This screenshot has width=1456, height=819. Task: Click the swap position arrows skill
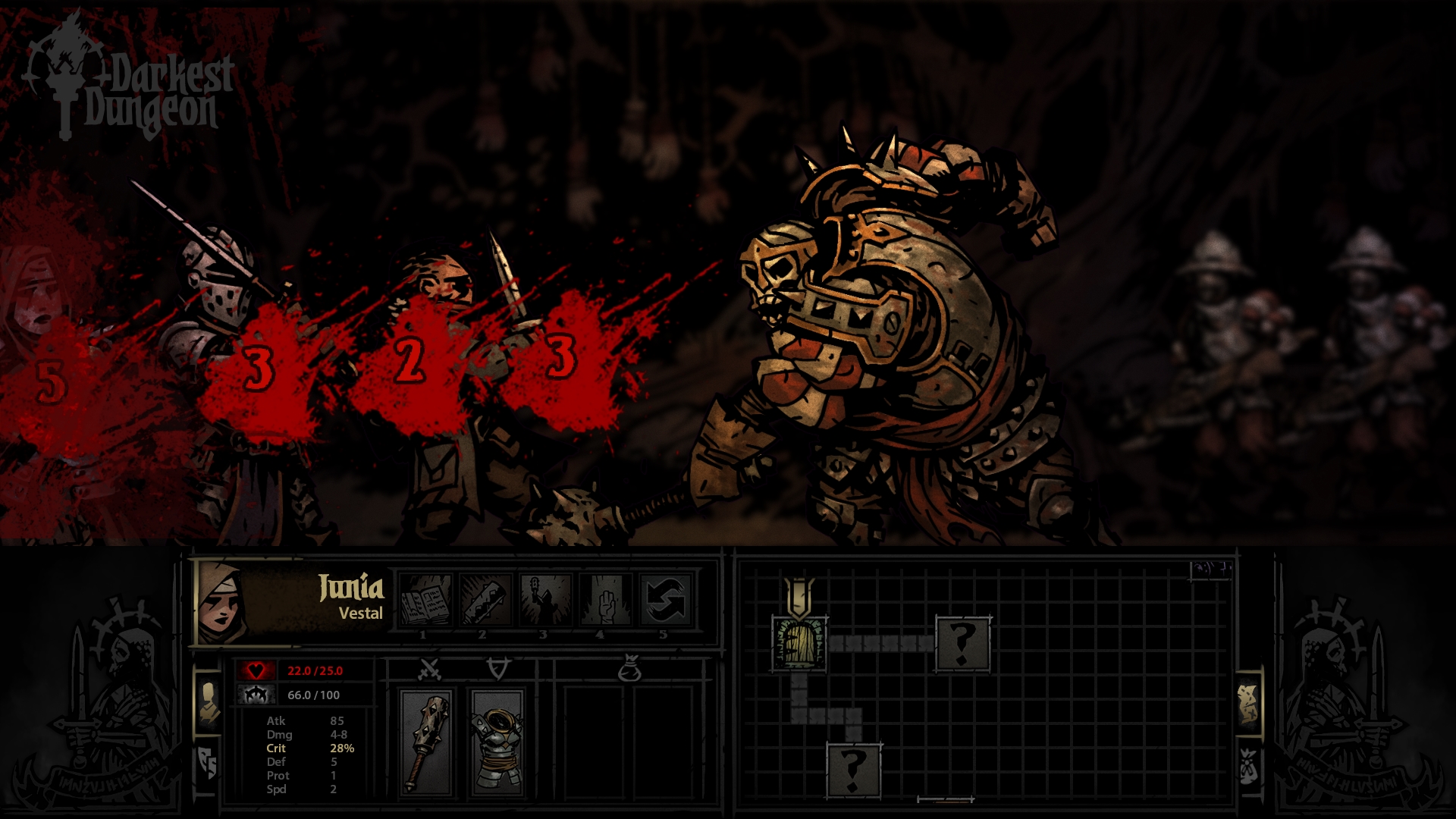pyautogui.click(x=665, y=600)
